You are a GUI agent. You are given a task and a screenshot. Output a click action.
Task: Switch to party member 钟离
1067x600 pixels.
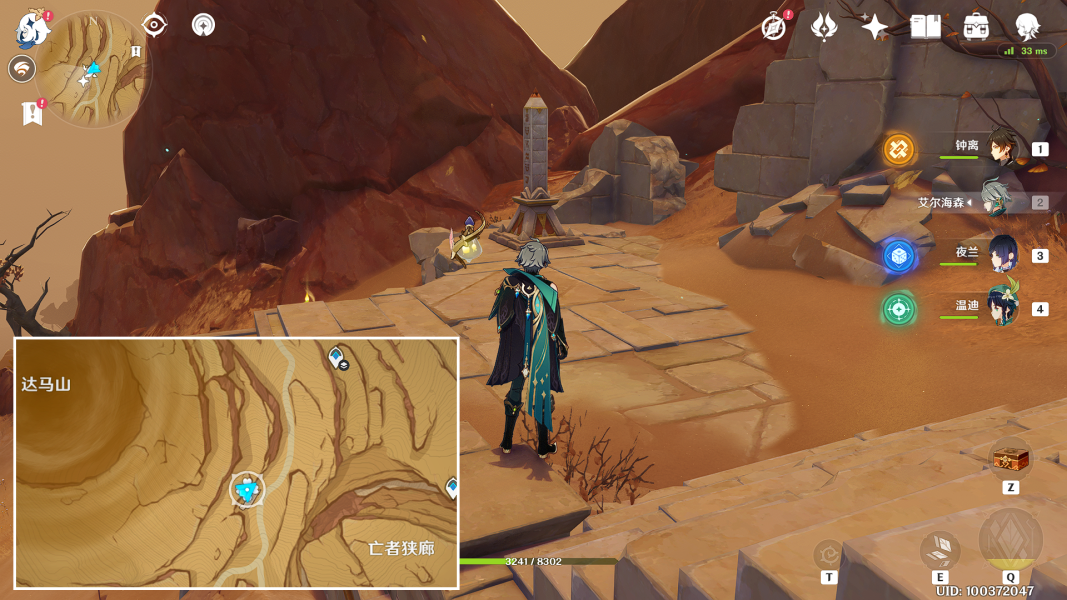click(1003, 149)
